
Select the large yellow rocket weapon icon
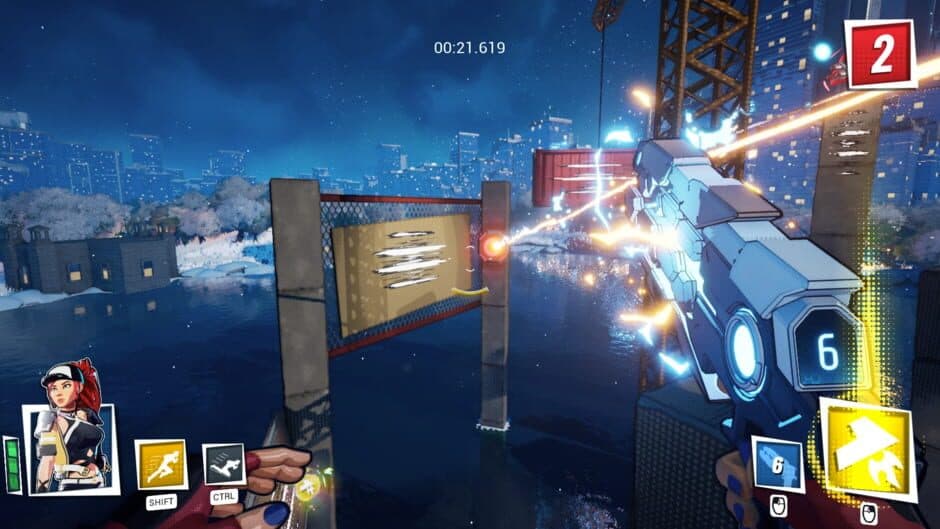click(867, 448)
